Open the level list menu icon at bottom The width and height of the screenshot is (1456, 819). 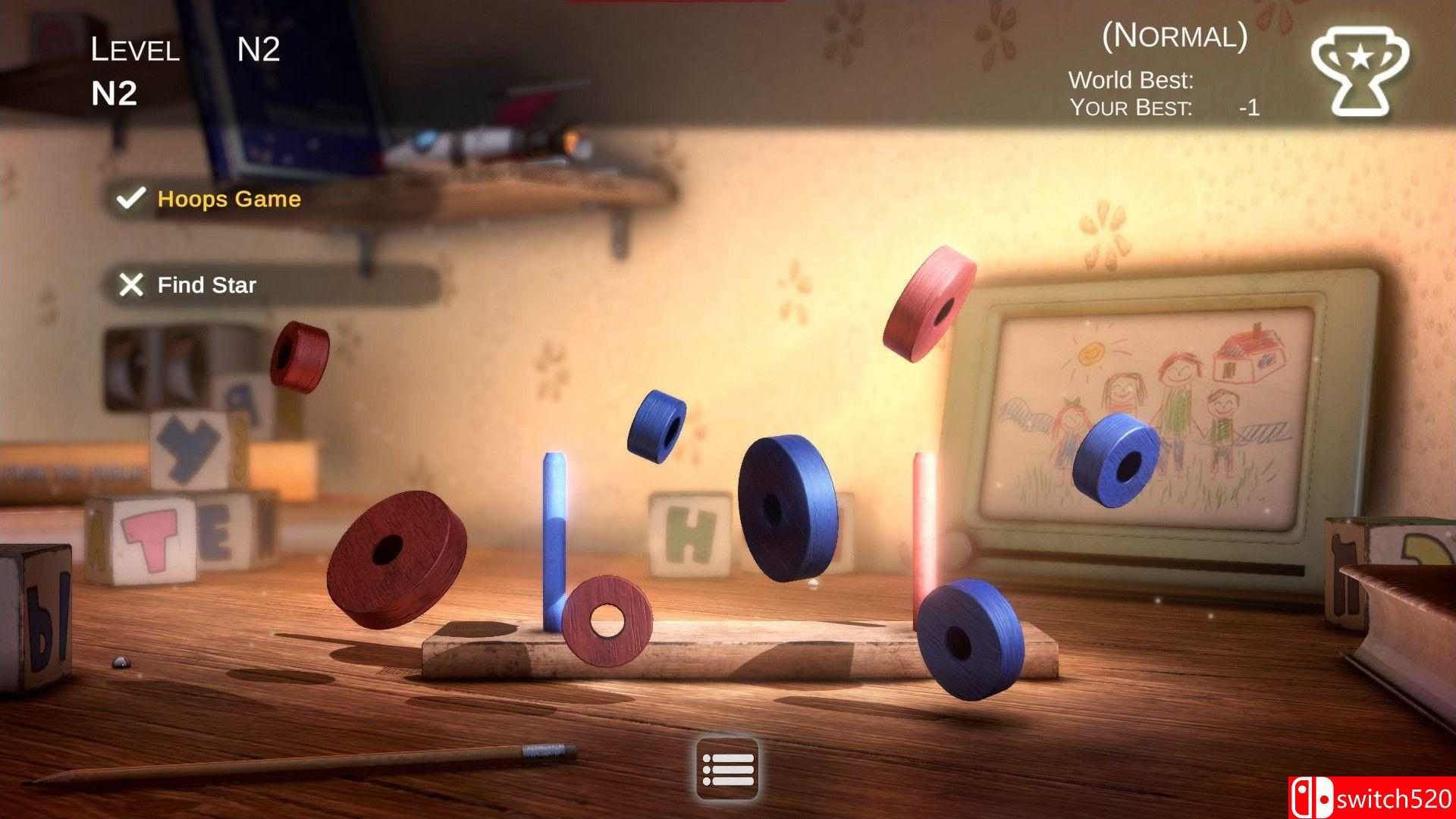[x=726, y=768]
